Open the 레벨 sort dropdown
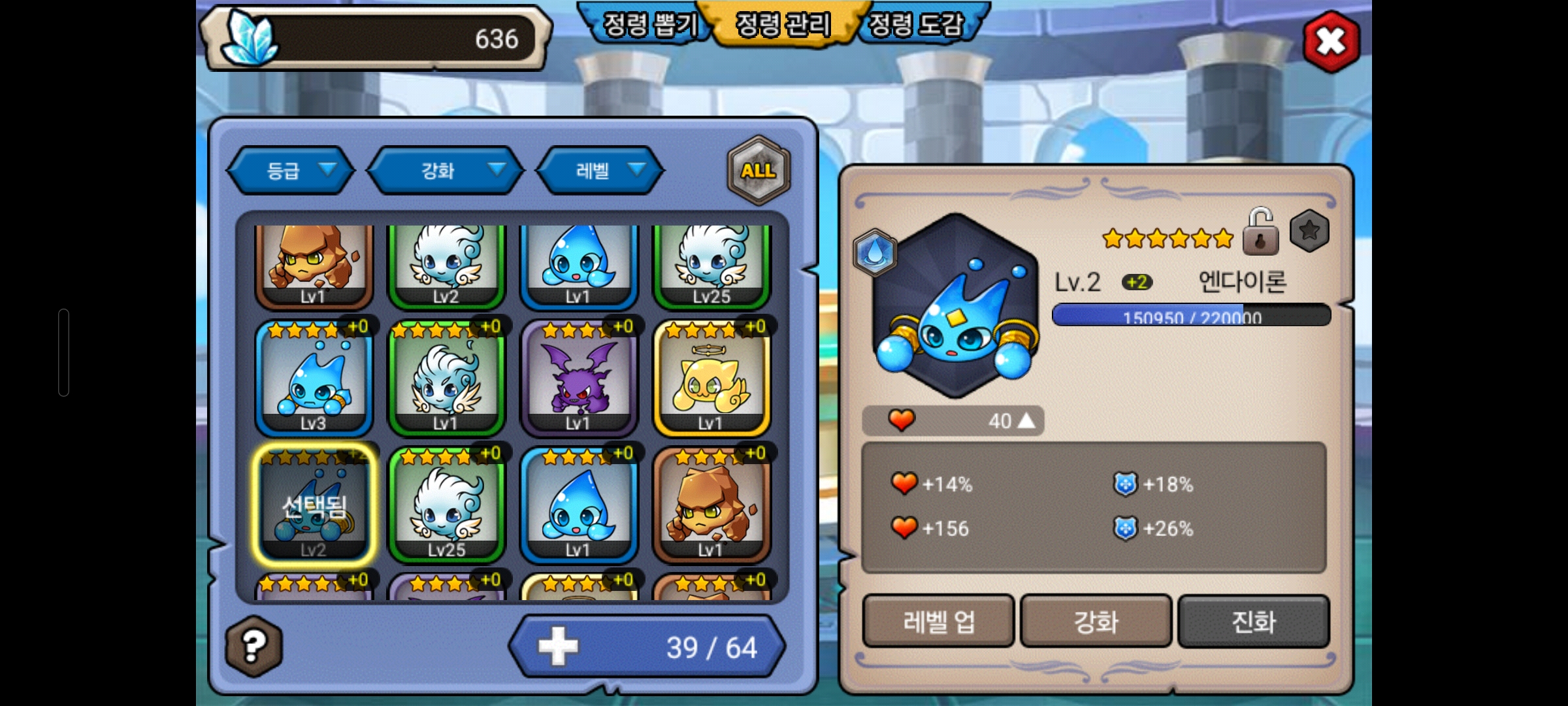The image size is (1568, 706). (600, 171)
